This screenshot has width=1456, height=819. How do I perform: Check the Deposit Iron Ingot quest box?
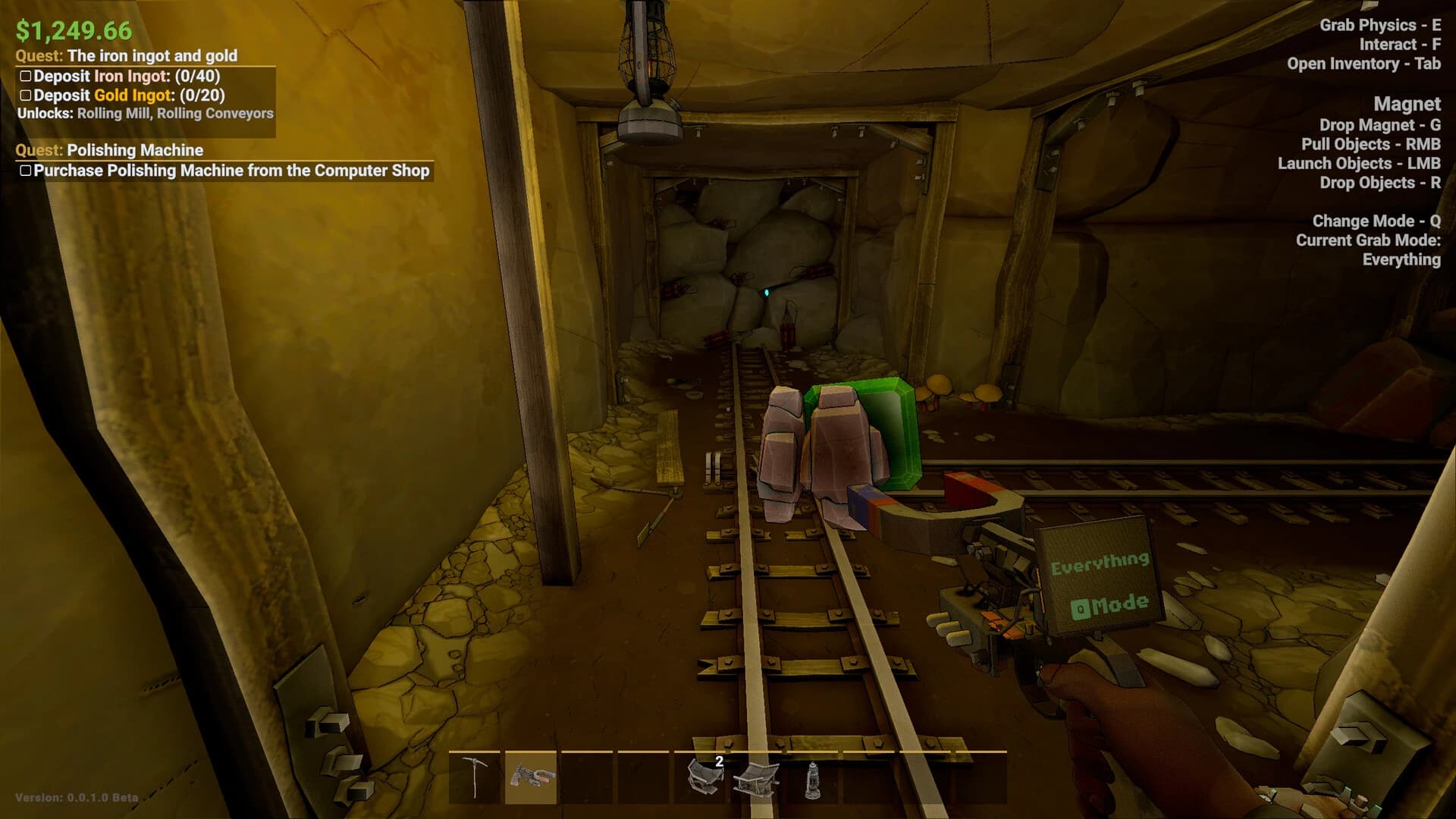point(27,76)
